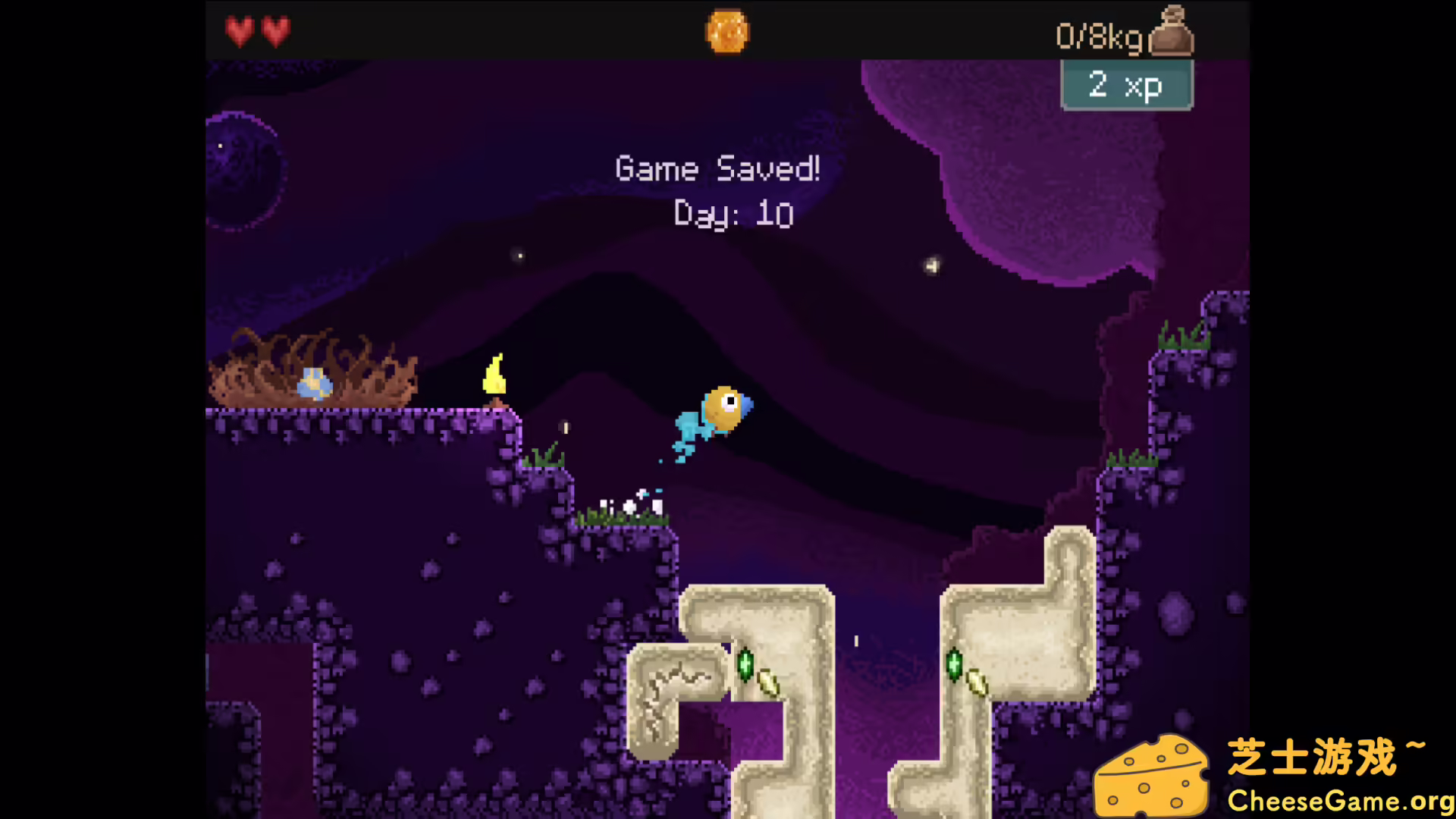Click the second heart icon
The width and height of the screenshot is (1456, 819).
275,31
